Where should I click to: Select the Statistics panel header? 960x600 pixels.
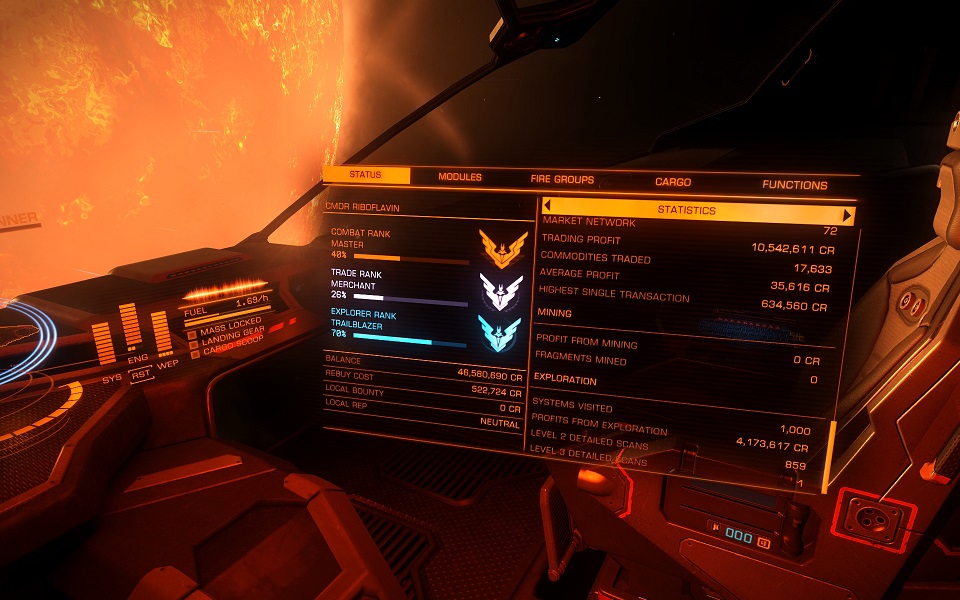pos(686,211)
